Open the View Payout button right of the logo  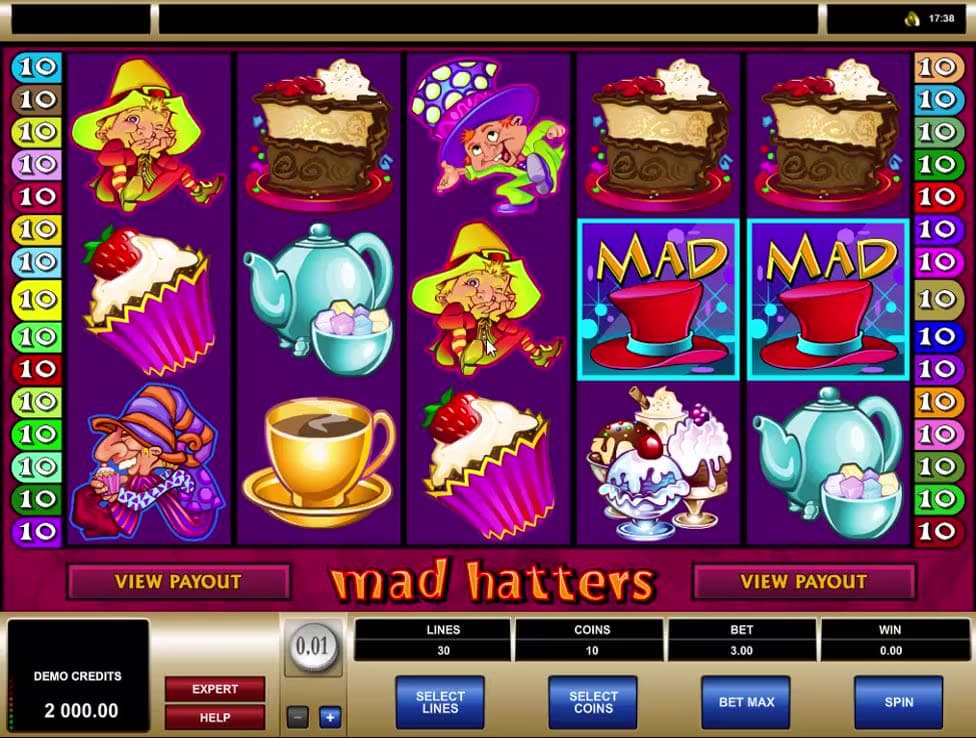[803, 581]
